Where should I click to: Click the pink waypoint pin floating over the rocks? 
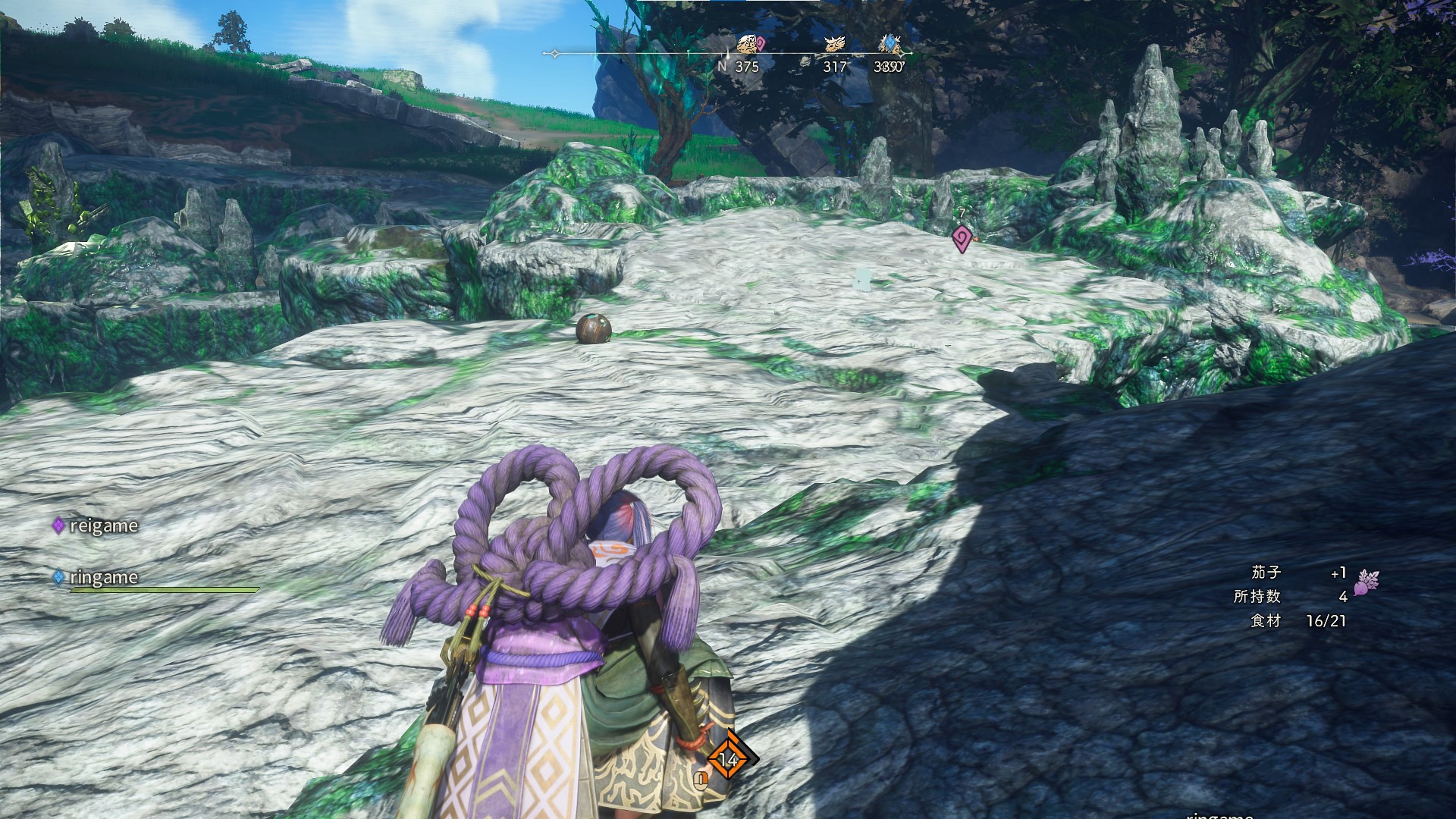pos(962,239)
